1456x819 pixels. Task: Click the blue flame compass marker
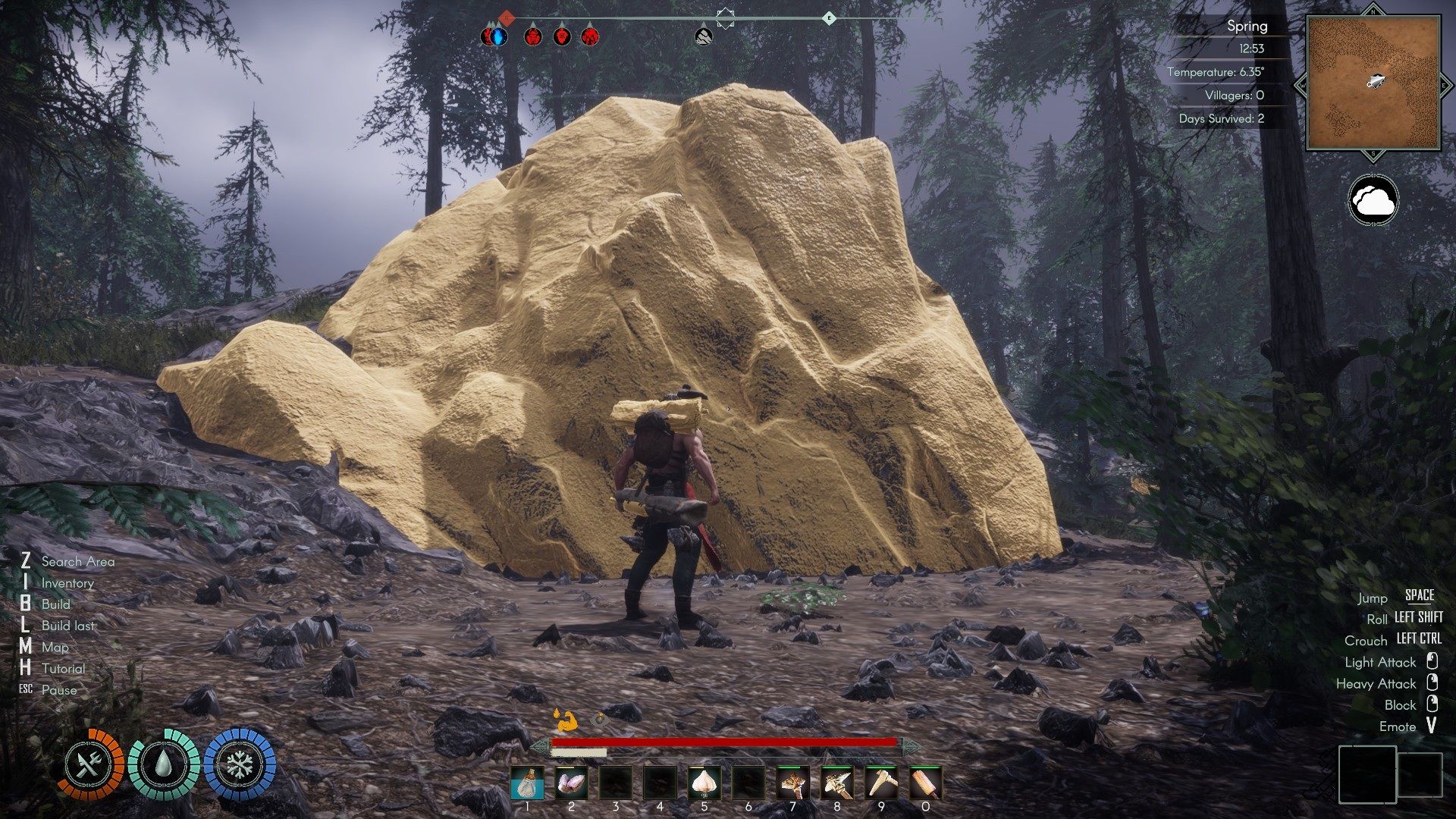click(x=495, y=36)
